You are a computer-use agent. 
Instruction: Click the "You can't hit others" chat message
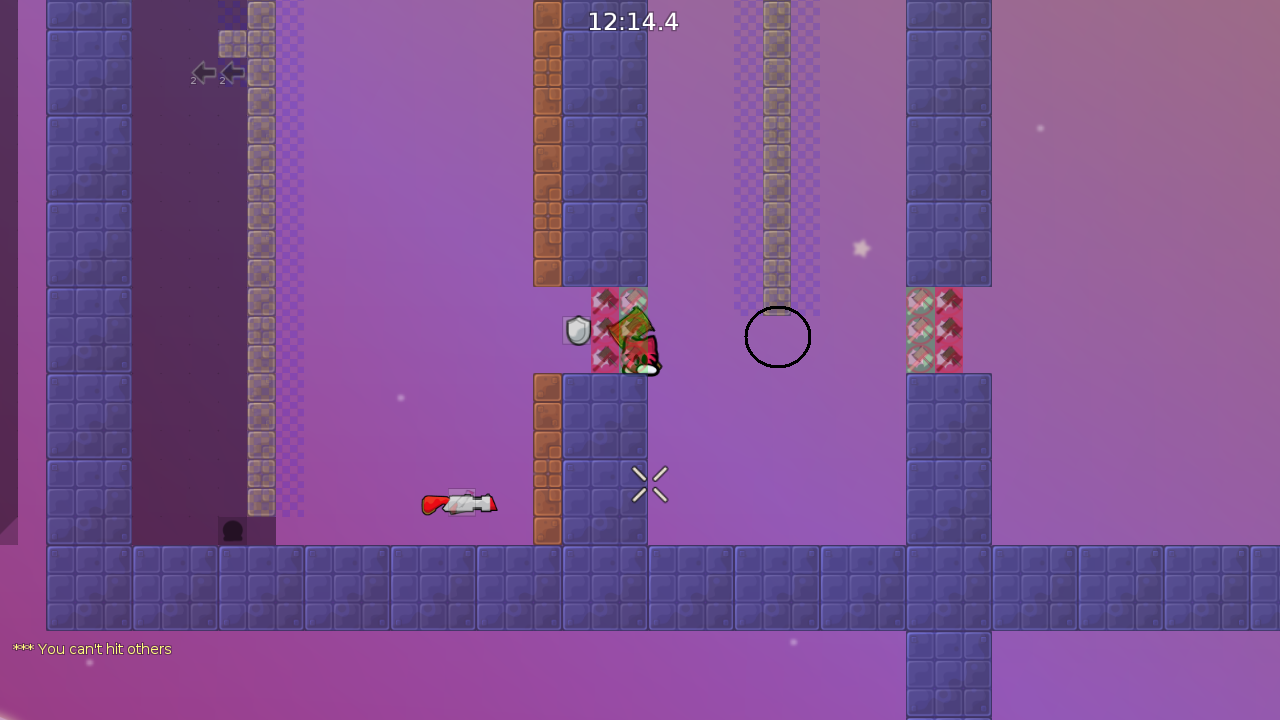(x=92, y=649)
